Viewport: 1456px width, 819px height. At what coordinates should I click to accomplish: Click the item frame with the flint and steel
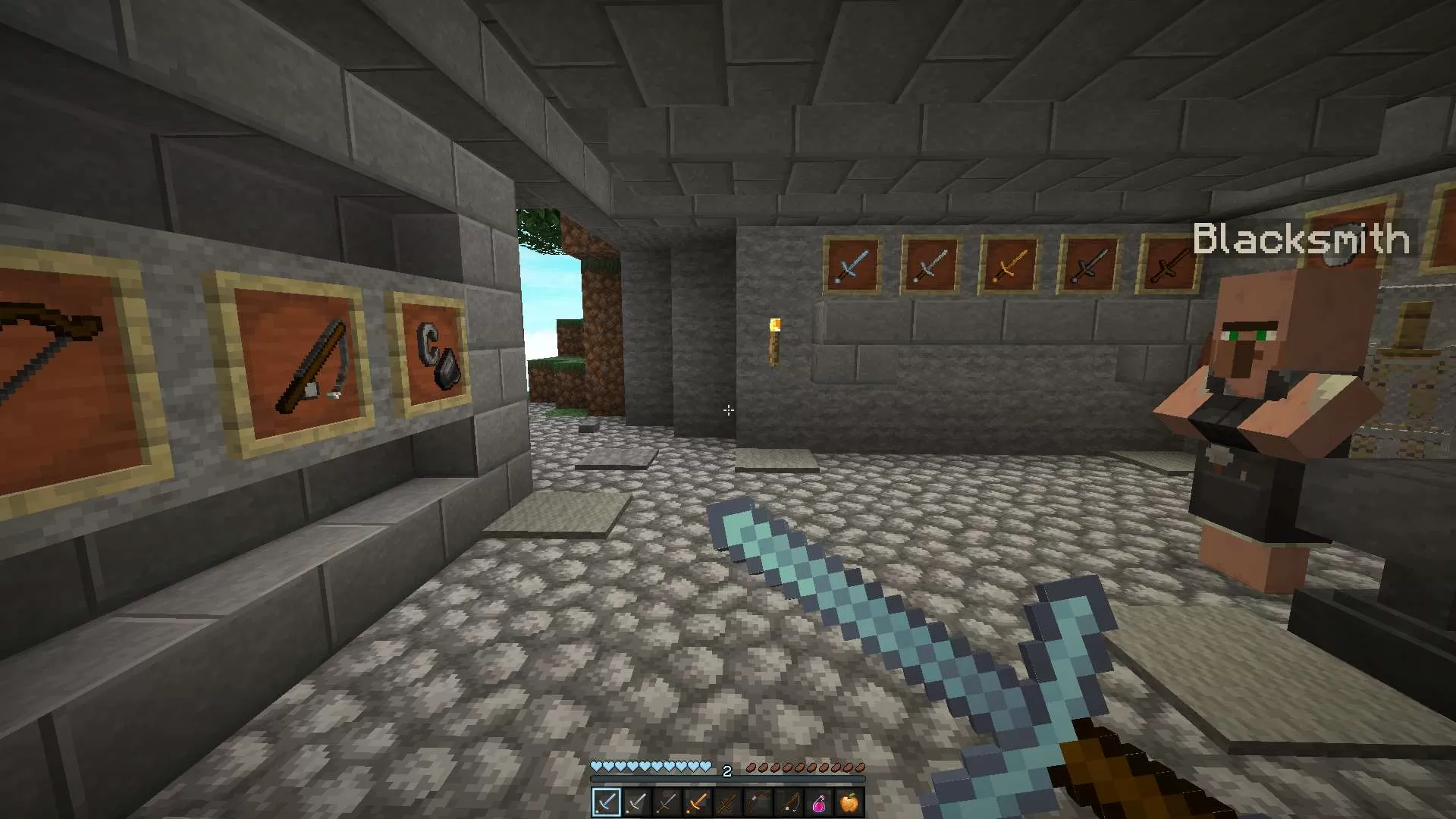[x=432, y=356]
